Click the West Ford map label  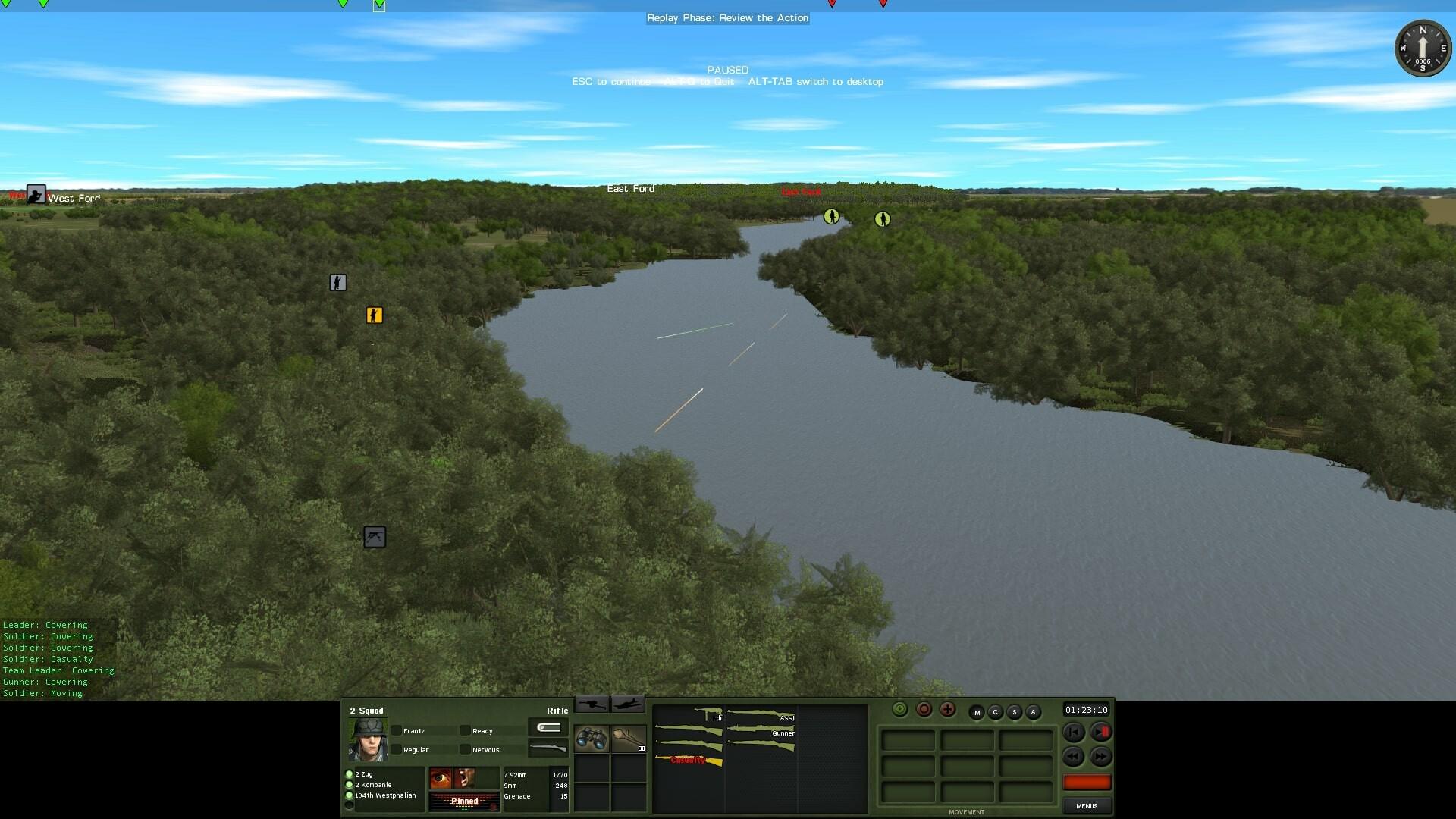(x=74, y=198)
